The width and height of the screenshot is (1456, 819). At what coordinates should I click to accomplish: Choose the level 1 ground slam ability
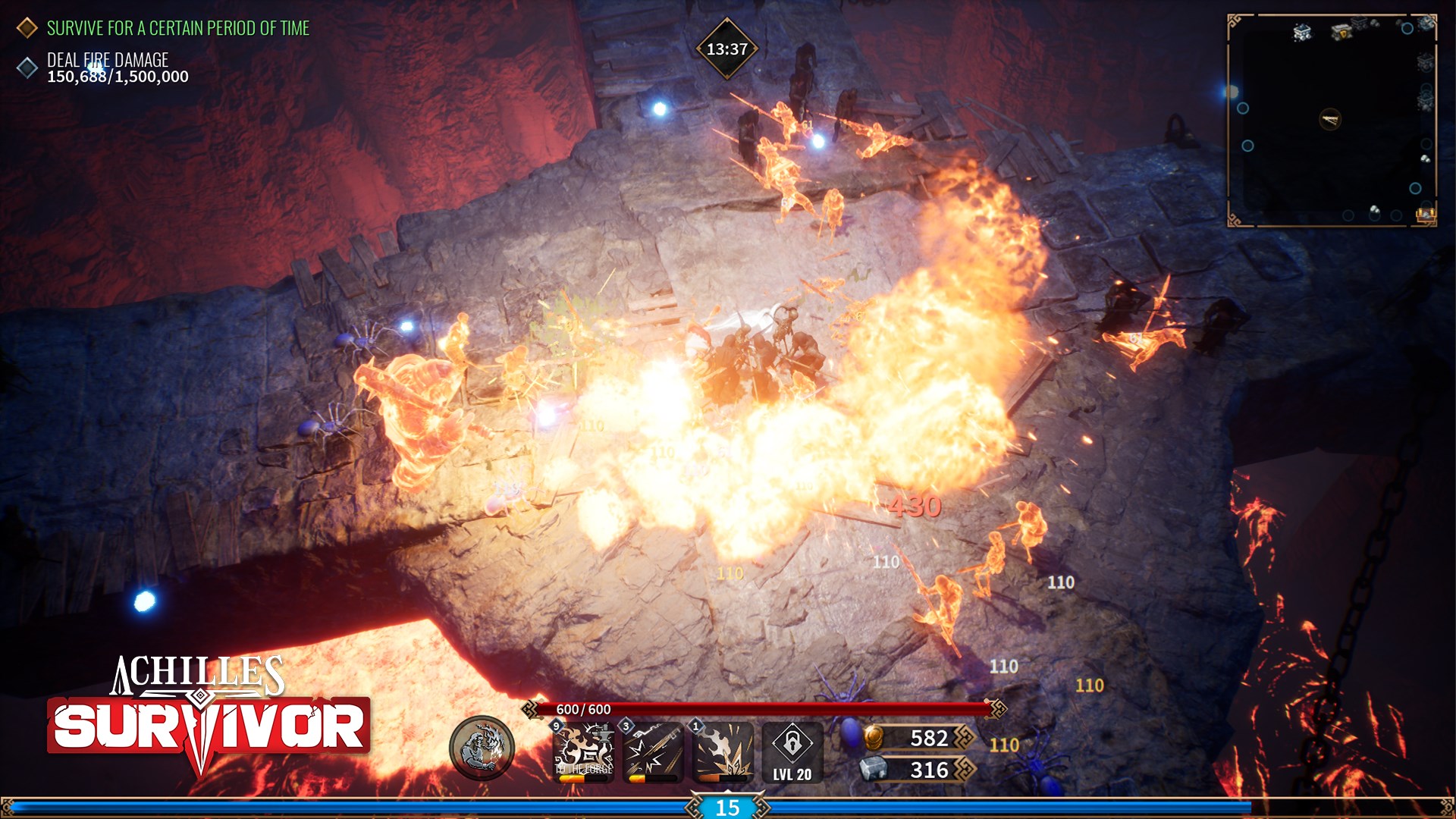click(x=723, y=752)
